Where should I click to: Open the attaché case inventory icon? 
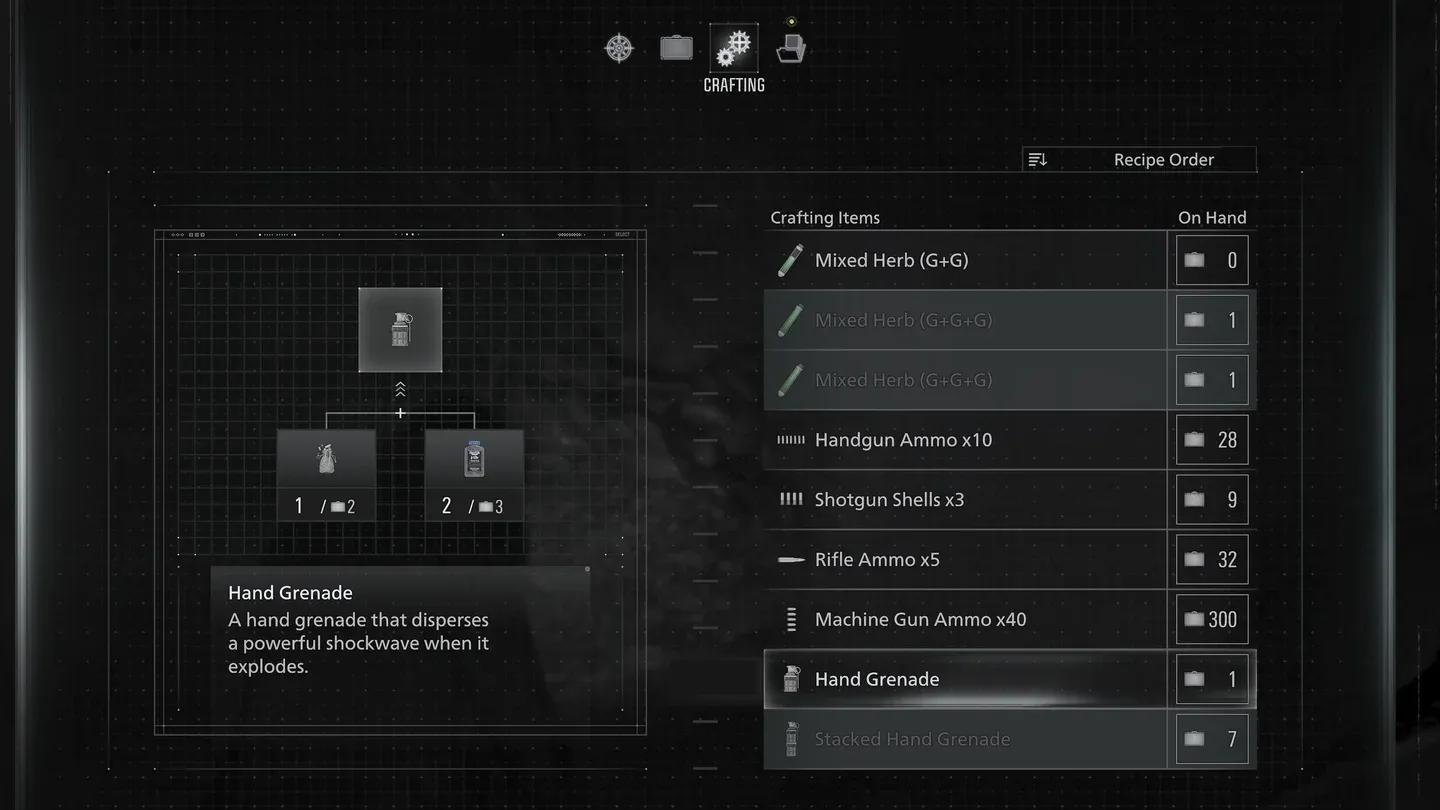click(676, 46)
